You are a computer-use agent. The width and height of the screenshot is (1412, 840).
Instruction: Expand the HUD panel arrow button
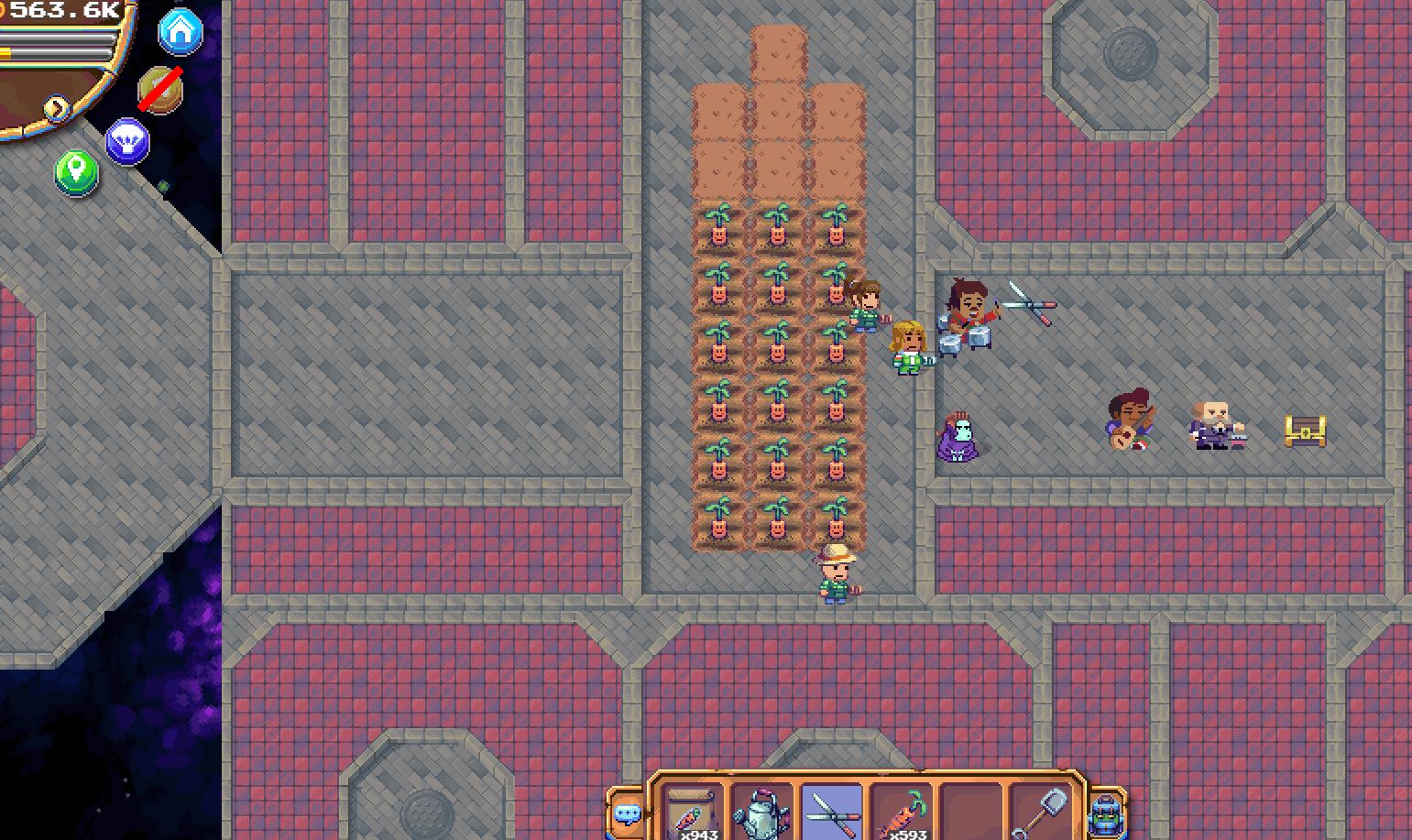57,108
